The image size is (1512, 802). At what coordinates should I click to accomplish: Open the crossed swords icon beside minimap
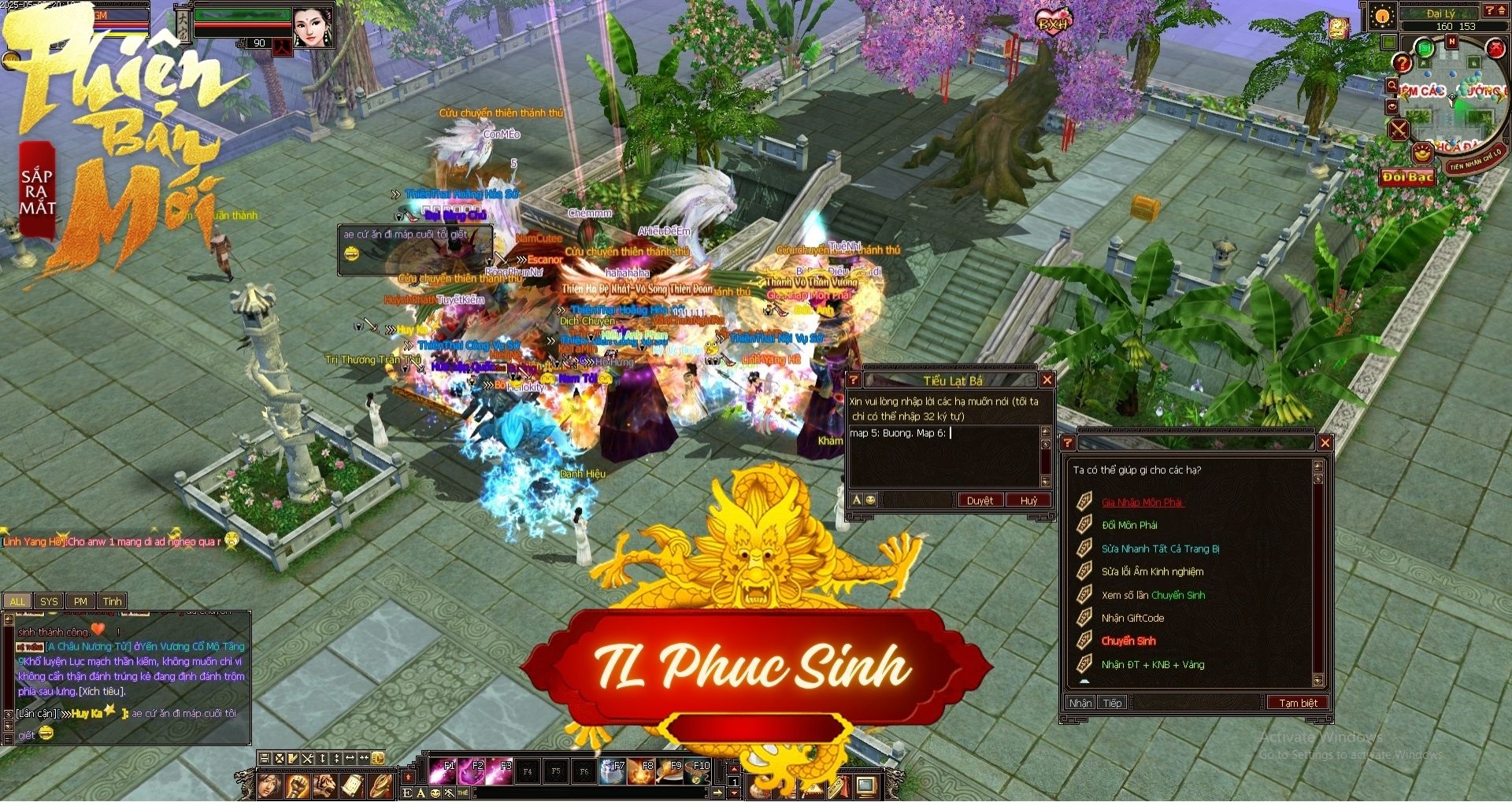[x=1399, y=129]
